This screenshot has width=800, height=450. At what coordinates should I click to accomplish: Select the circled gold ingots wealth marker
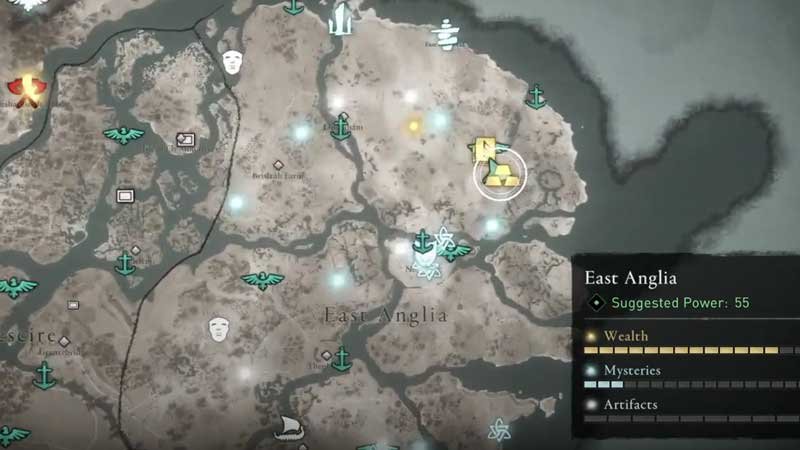[x=499, y=174]
